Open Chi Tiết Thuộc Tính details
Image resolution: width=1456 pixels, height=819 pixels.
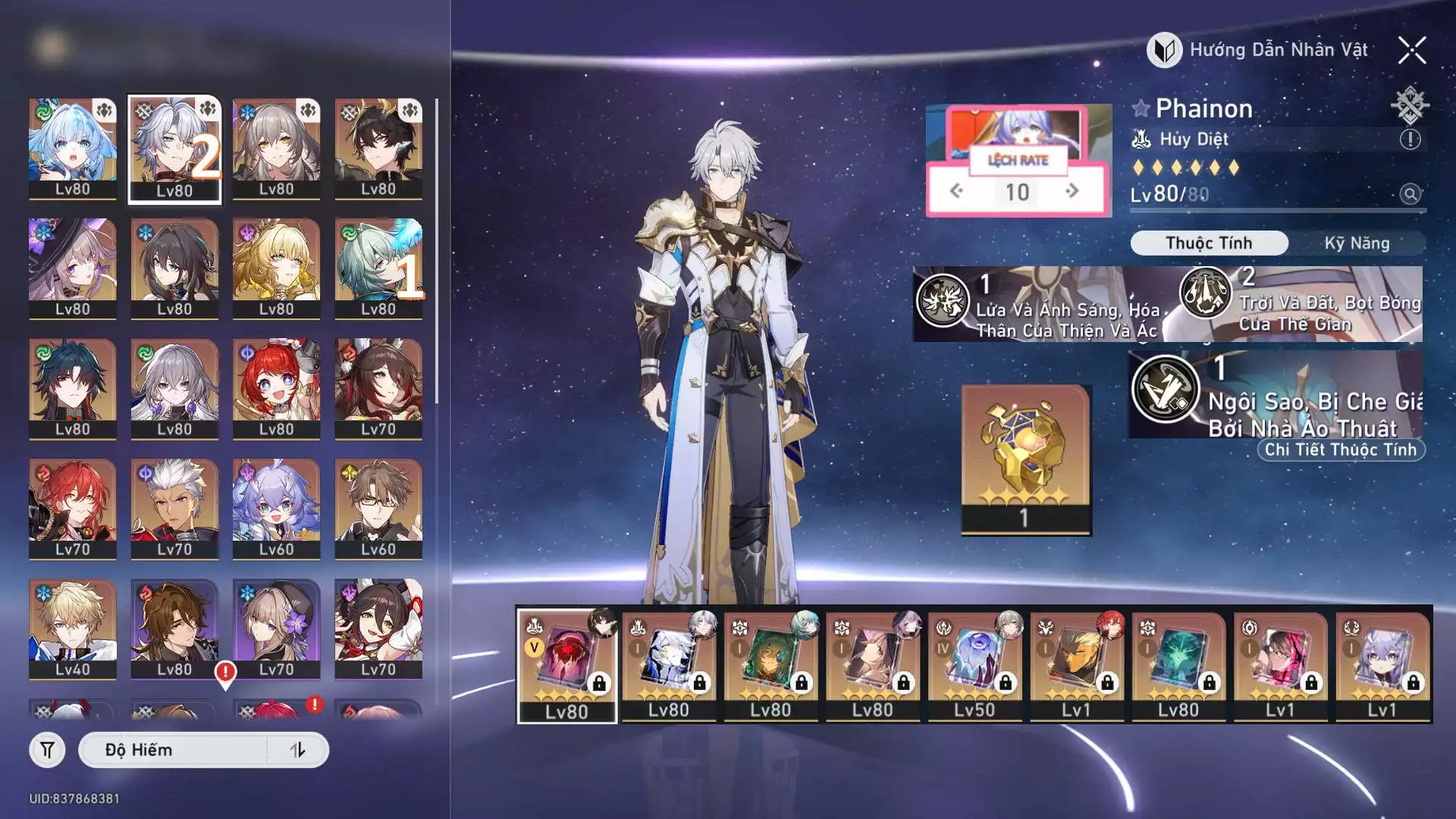[1340, 450]
